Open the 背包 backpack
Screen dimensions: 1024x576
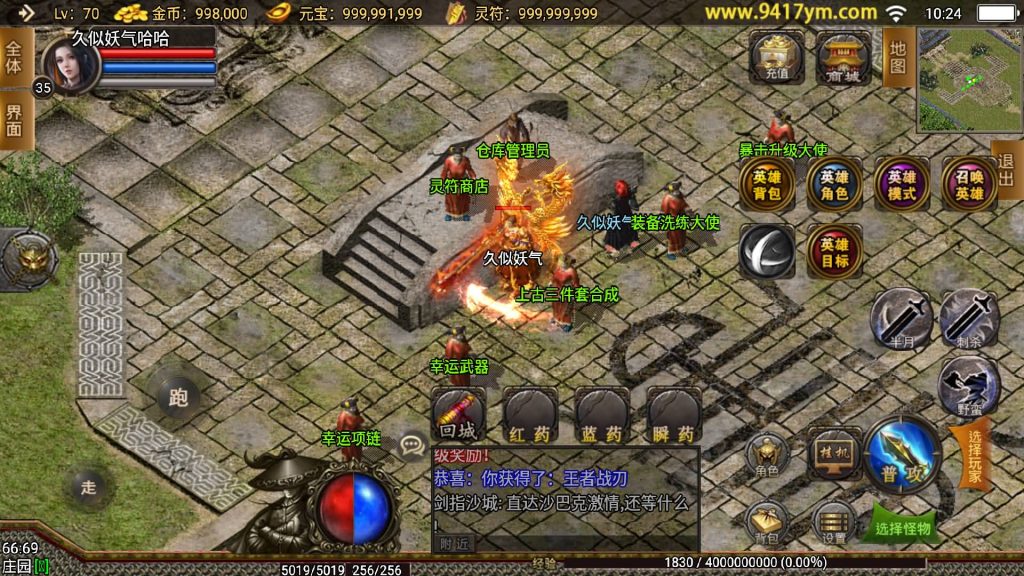(x=767, y=522)
